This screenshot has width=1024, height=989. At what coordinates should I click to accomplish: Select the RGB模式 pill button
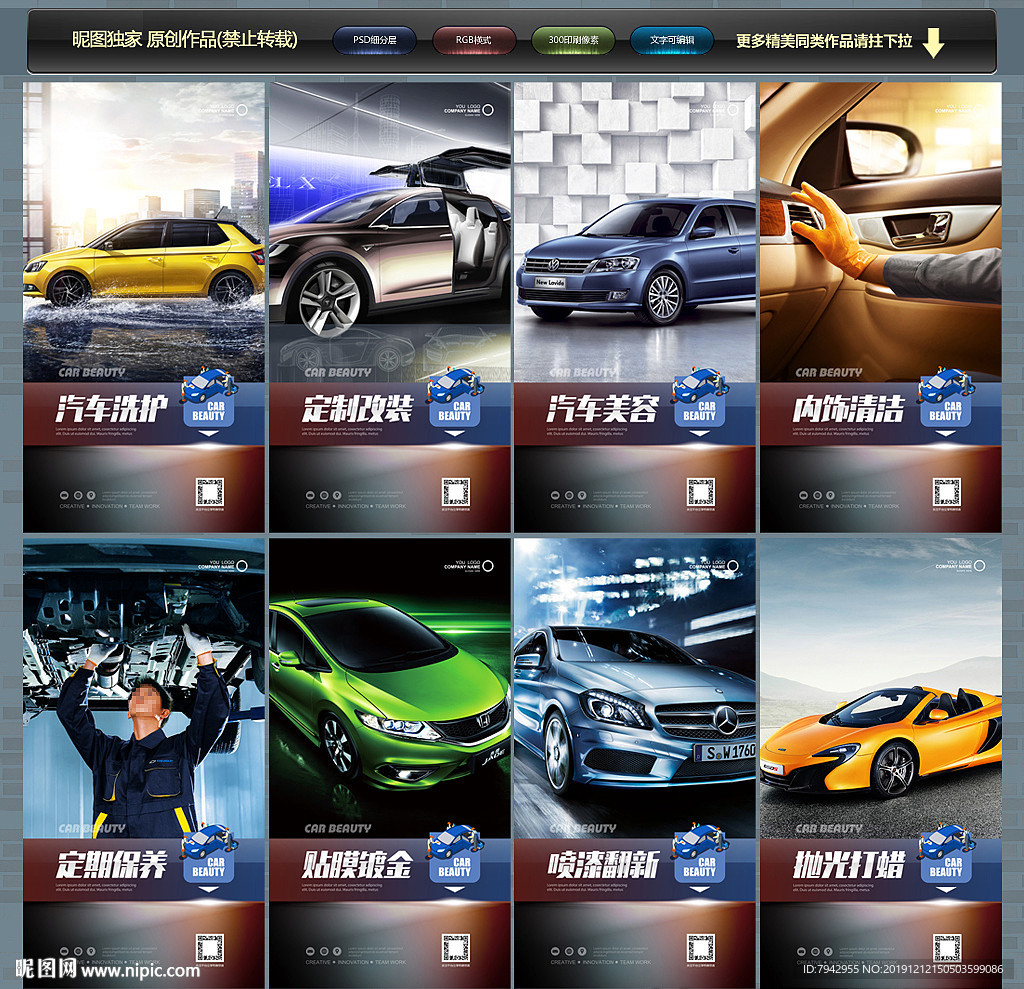pos(474,41)
